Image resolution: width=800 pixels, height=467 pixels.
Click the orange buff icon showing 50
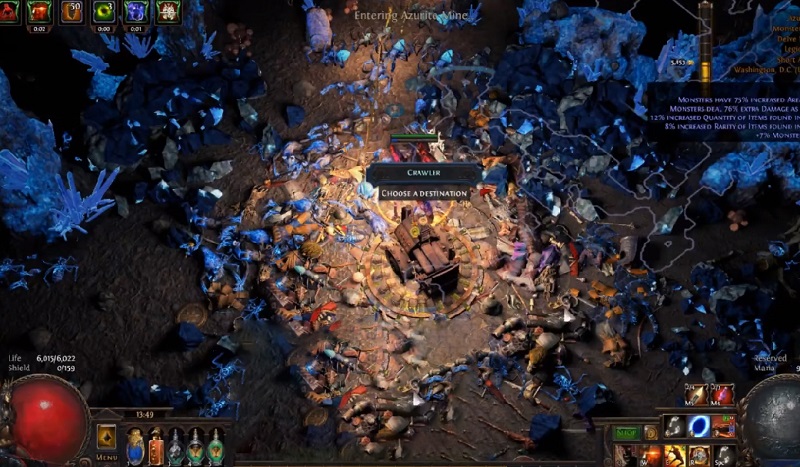point(72,12)
